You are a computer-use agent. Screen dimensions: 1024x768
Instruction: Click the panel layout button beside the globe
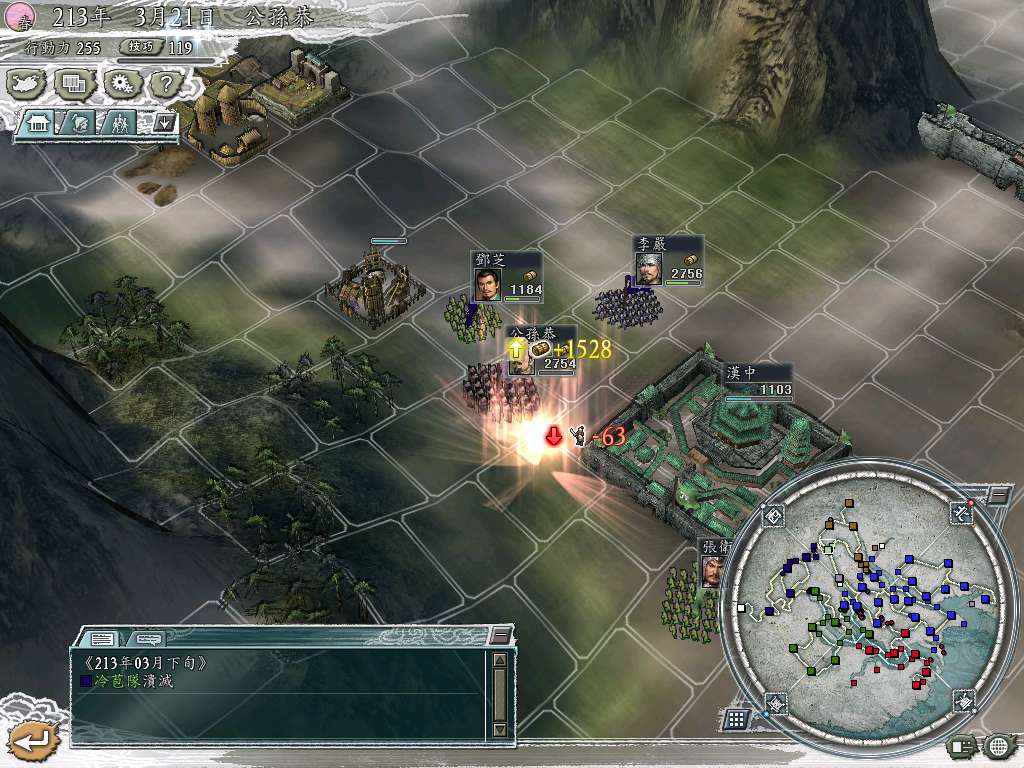(962, 746)
